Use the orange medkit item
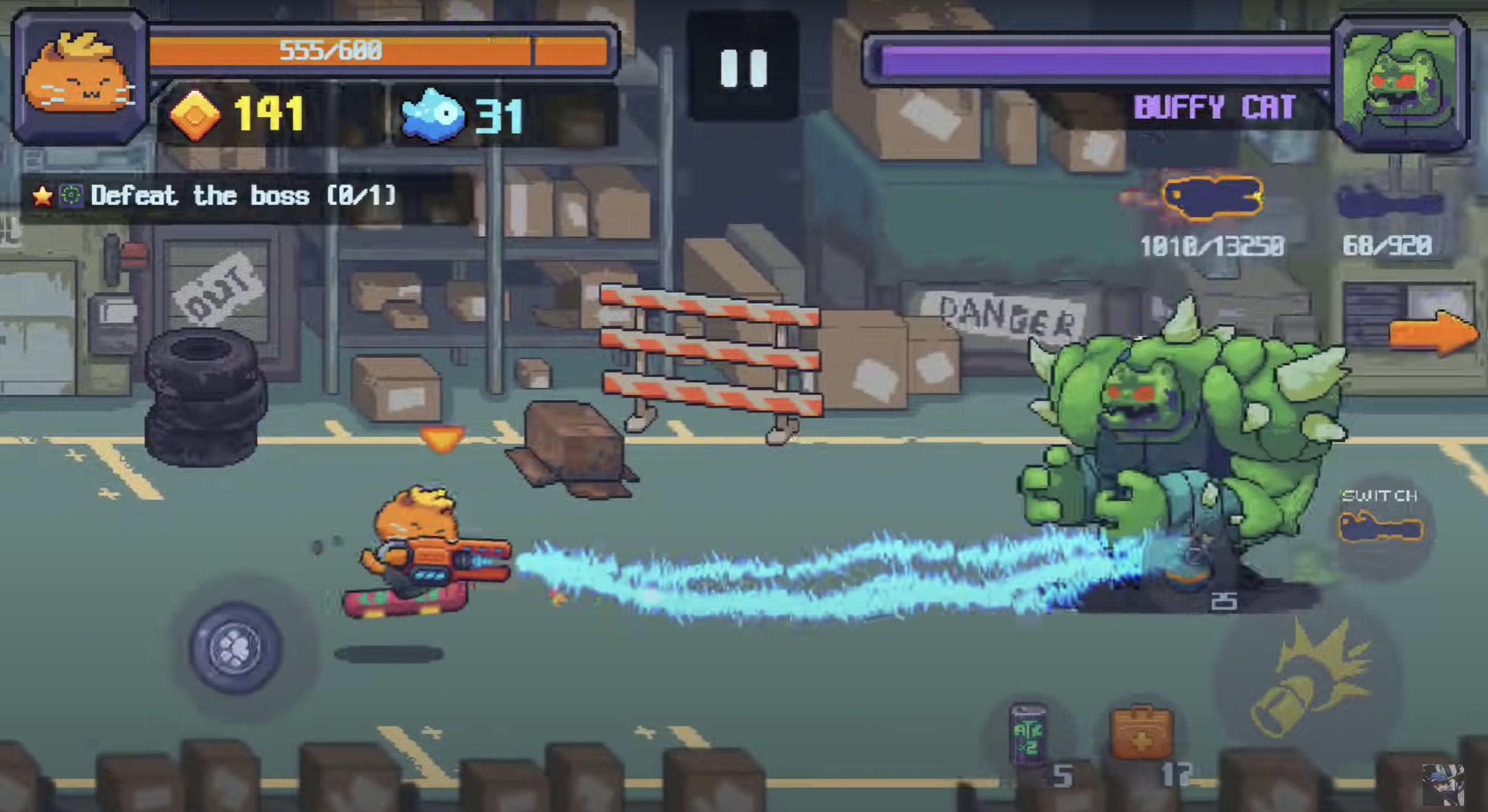 pos(1141,732)
